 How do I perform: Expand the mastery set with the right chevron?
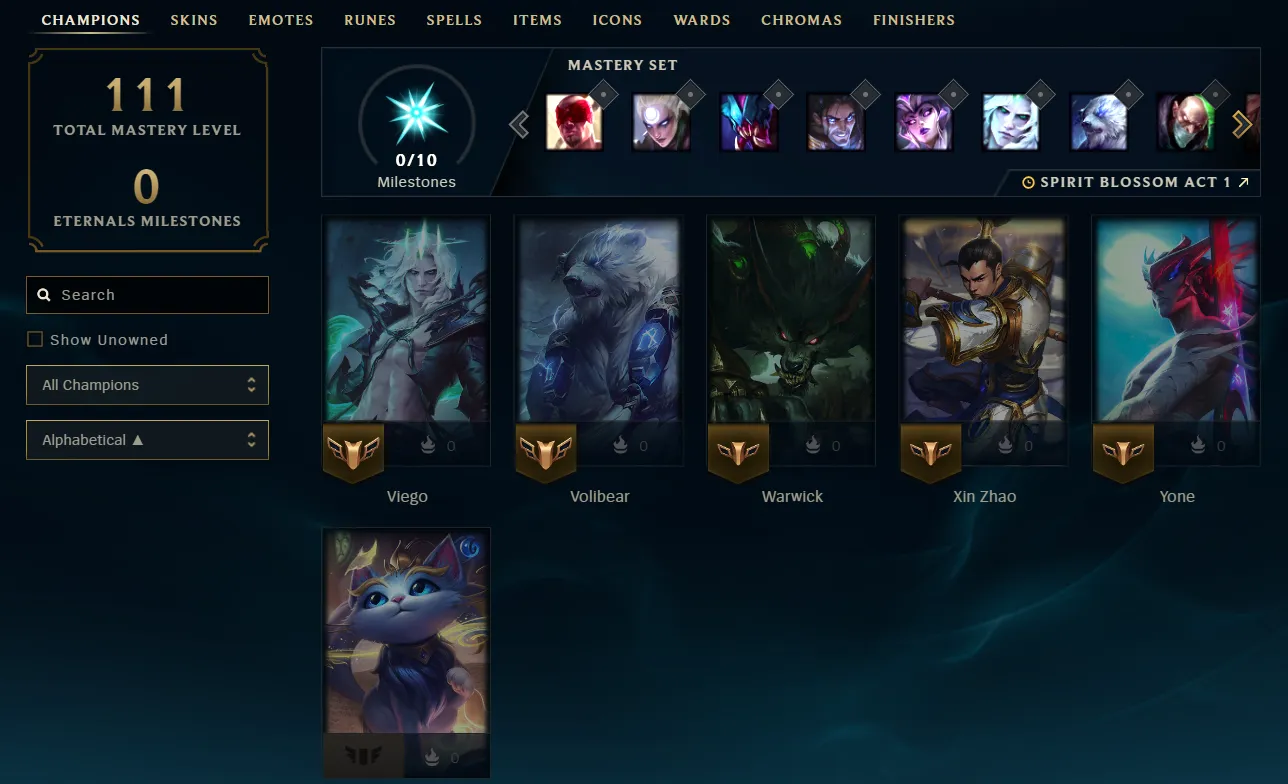tap(1242, 123)
